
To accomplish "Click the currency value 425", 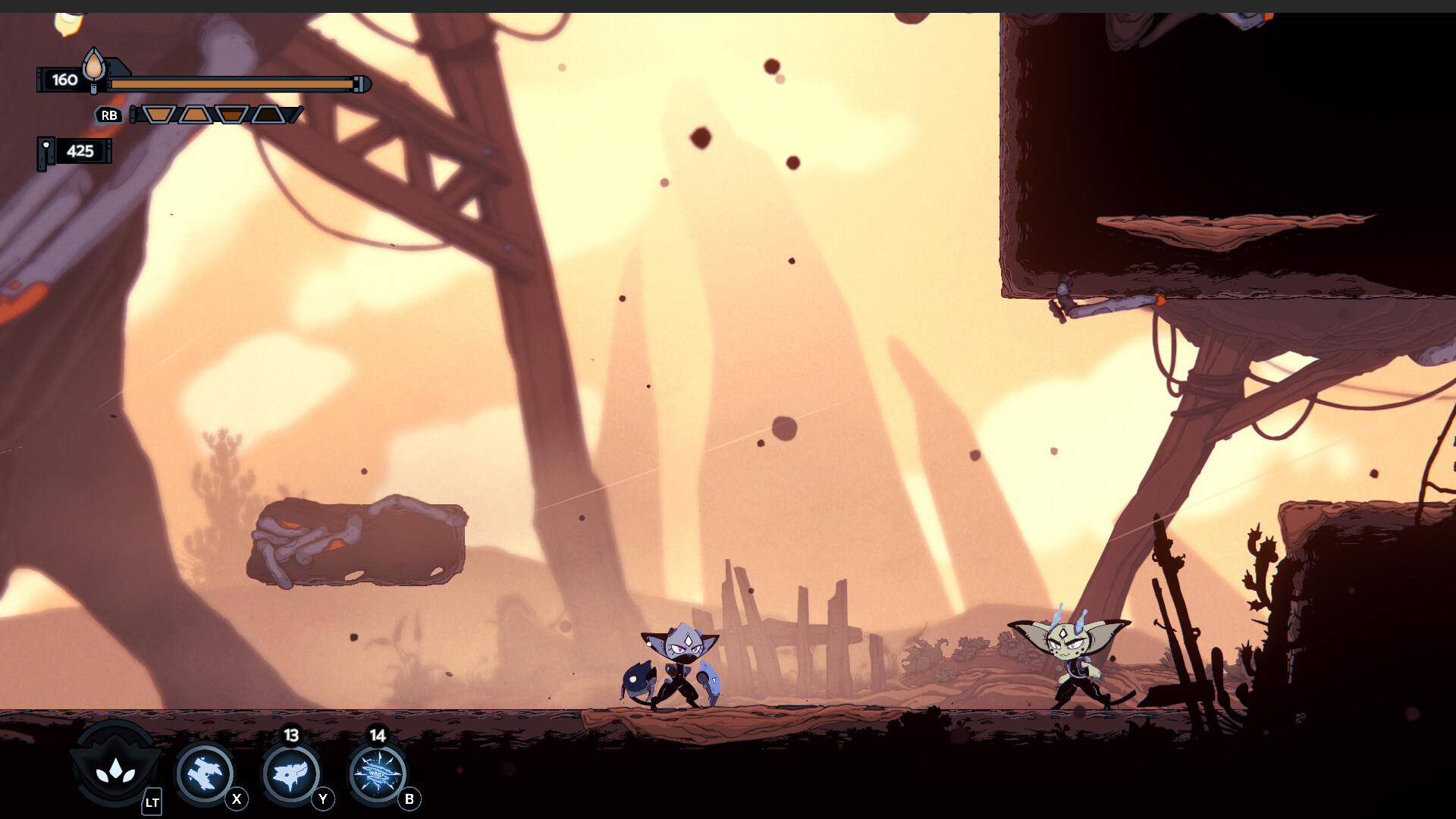I will pos(80,152).
